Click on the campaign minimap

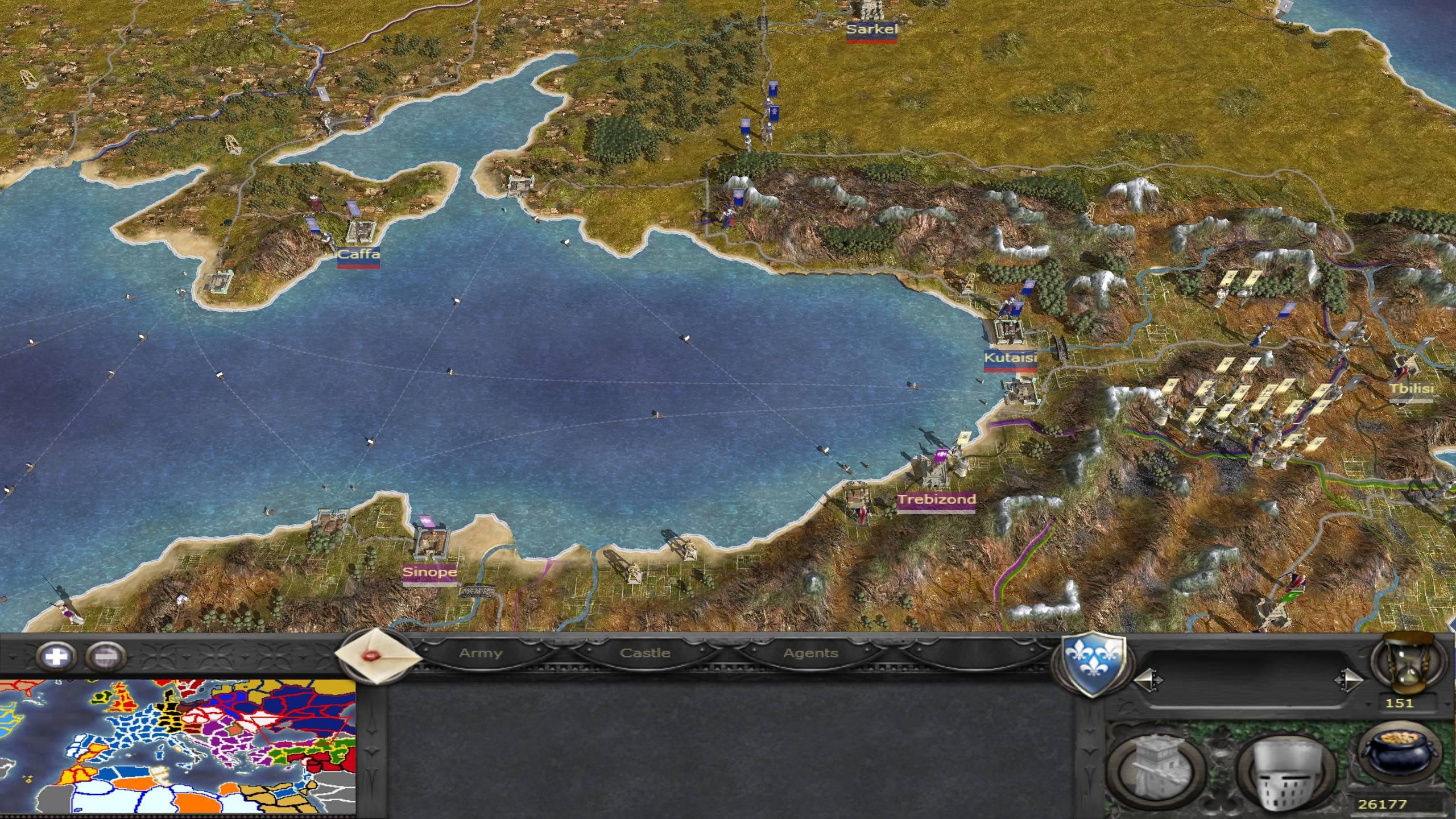177,746
